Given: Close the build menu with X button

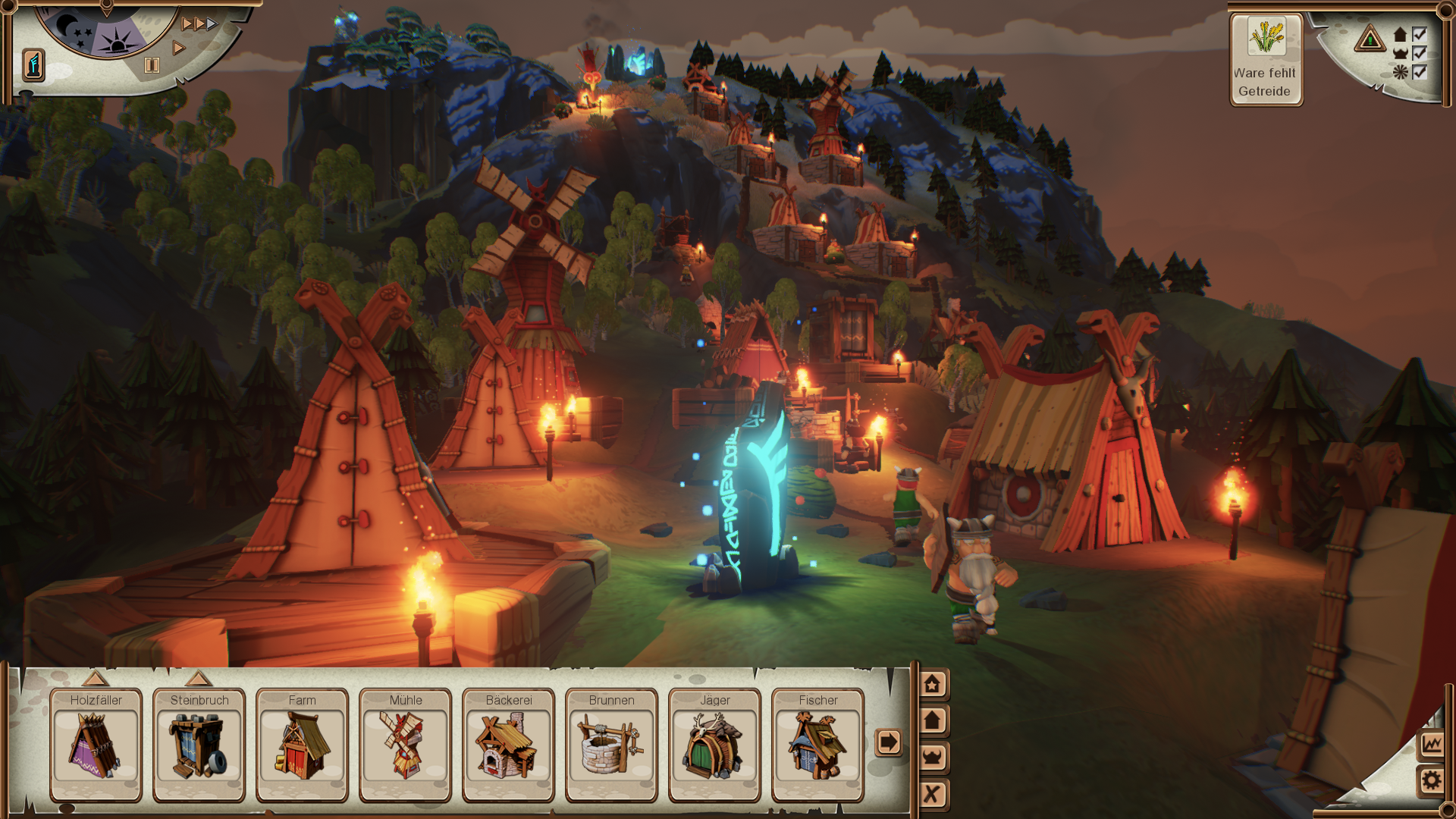Looking at the screenshot, I should (931, 789).
